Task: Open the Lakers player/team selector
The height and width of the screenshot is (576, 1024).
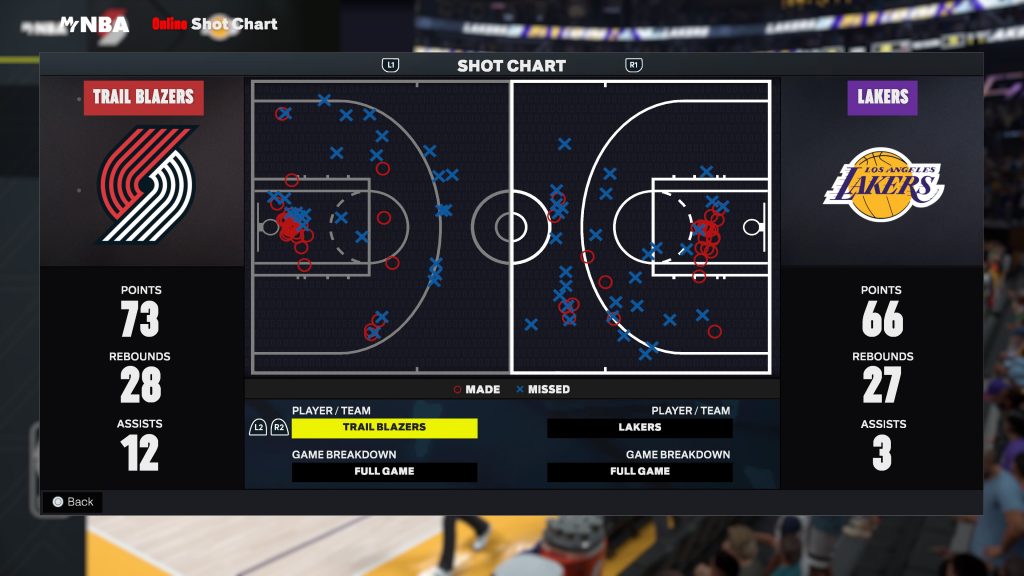Action: point(639,427)
